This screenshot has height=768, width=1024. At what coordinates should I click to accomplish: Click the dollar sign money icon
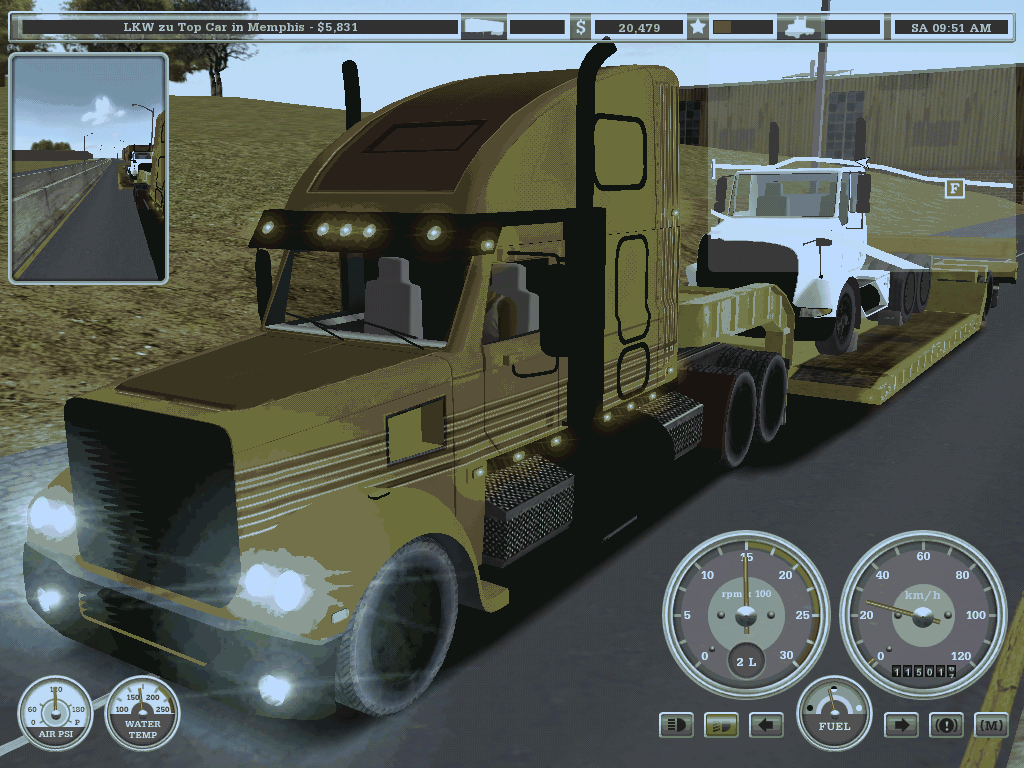point(581,27)
